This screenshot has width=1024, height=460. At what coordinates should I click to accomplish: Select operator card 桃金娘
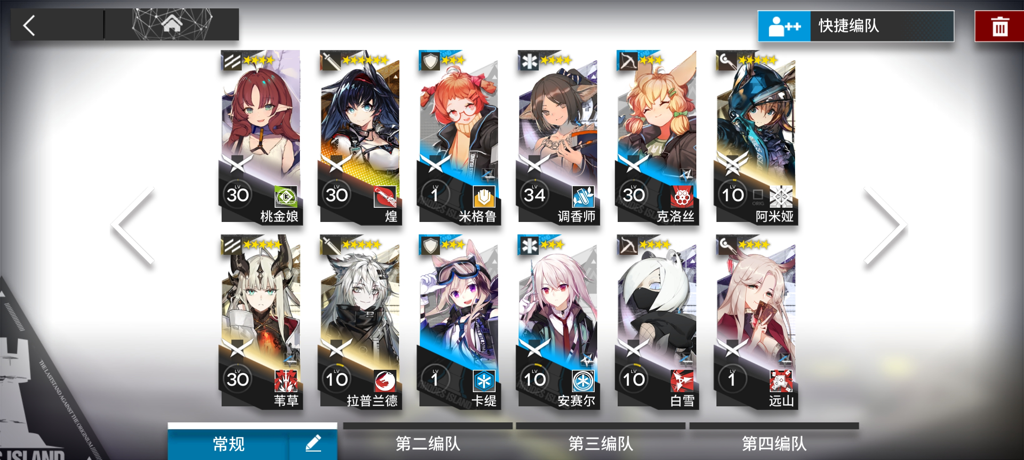(260, 138)
